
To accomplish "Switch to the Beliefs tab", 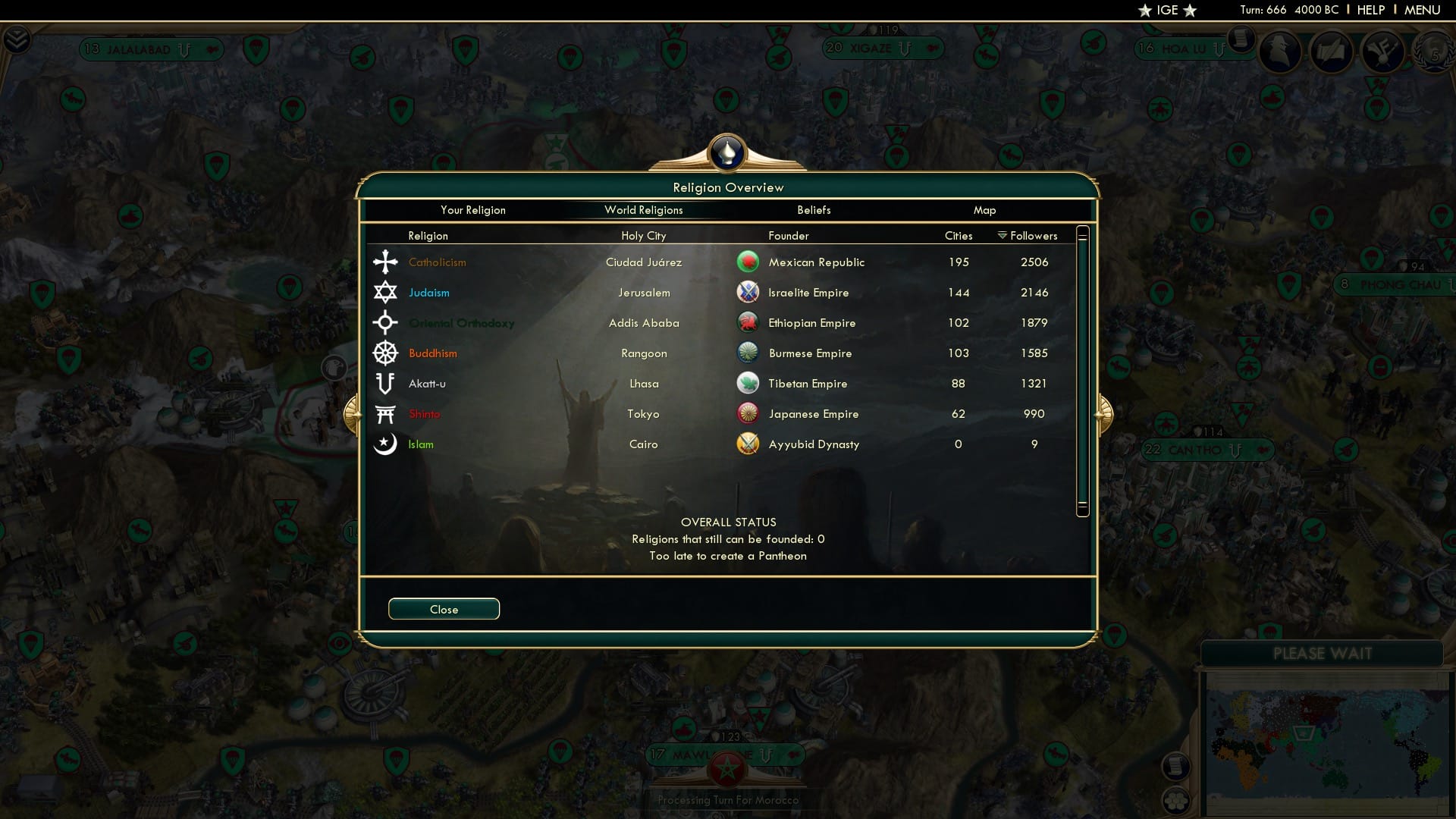I will pos(814,210).
